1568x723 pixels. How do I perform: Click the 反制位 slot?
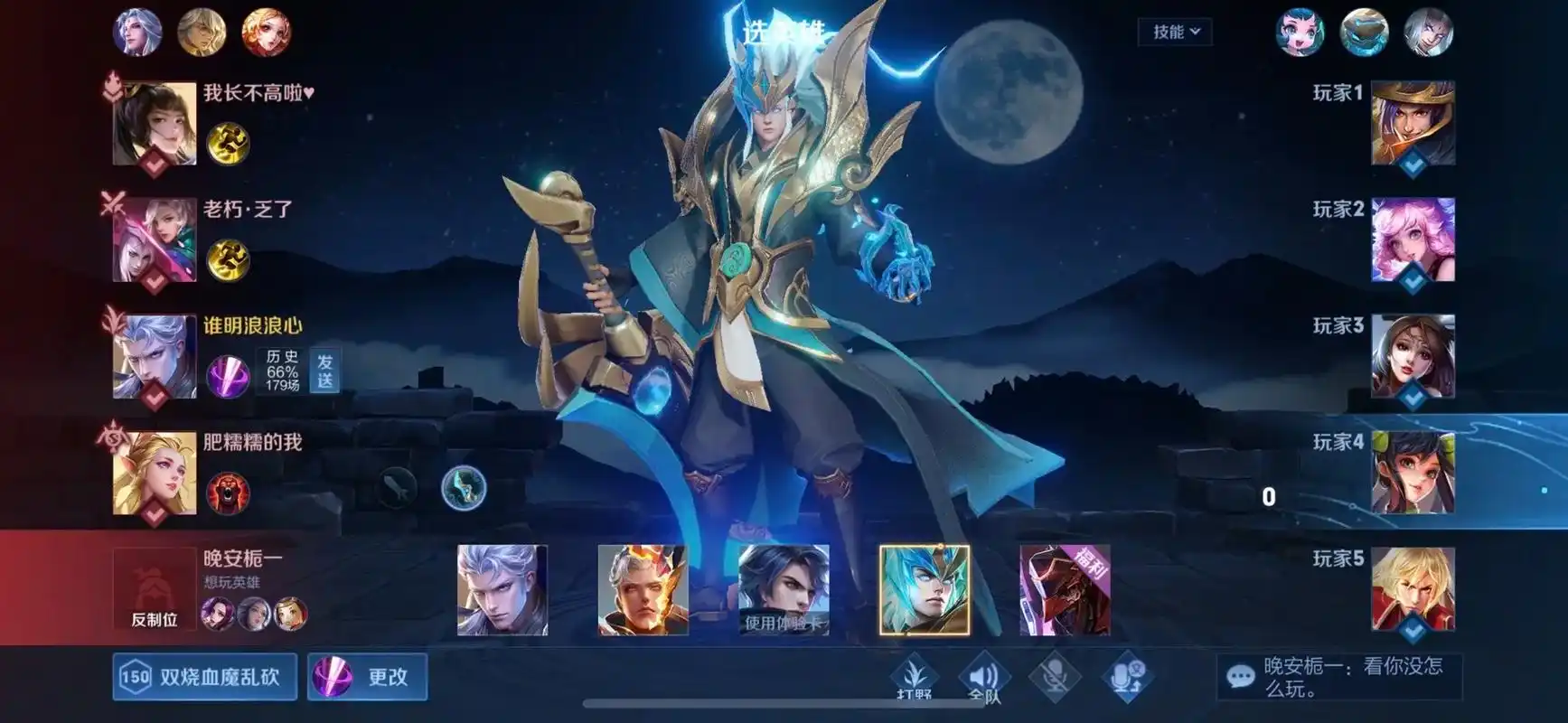(x=154, y=590)
